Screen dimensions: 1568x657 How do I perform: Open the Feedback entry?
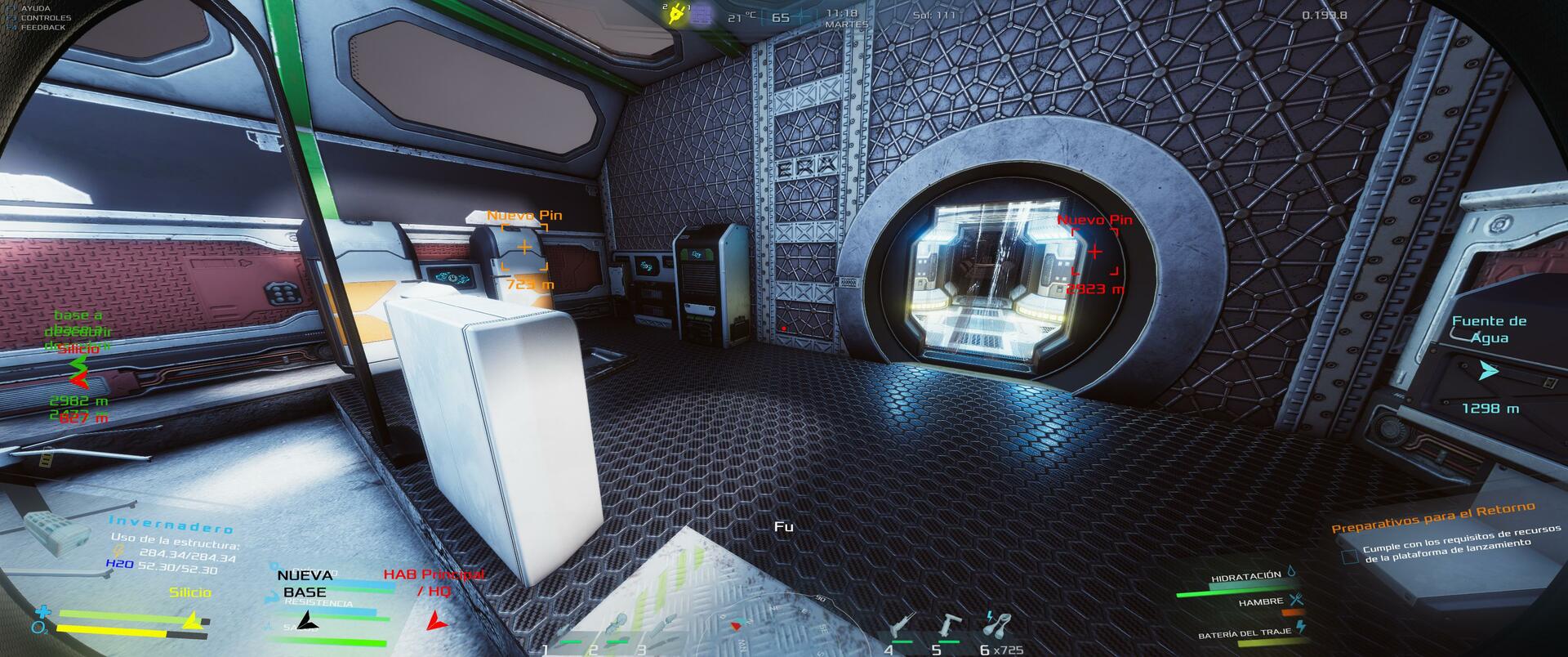pos(42,28)
